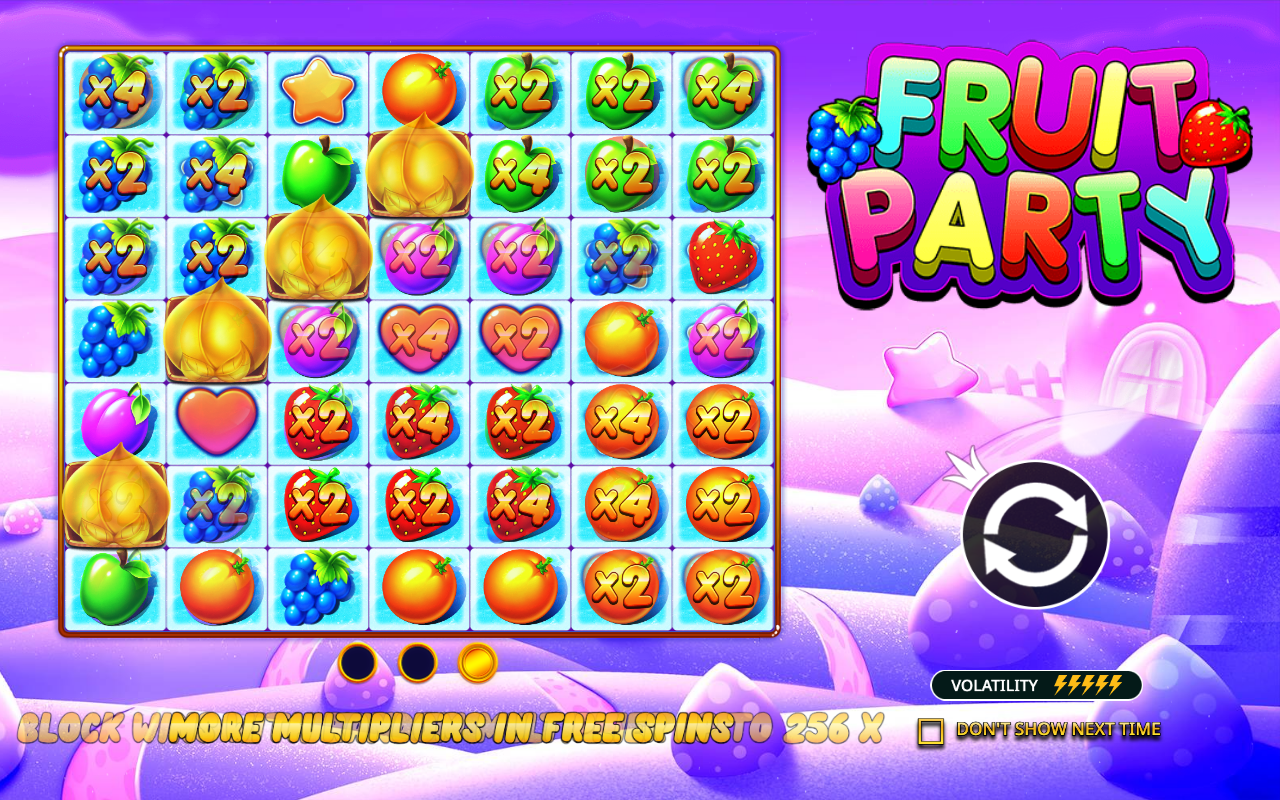Image resolution: width=1280 pixels, height=800 pixels.
Task: Select the x4 orange multiplier in the fifth row
Action: coord(620,420)
